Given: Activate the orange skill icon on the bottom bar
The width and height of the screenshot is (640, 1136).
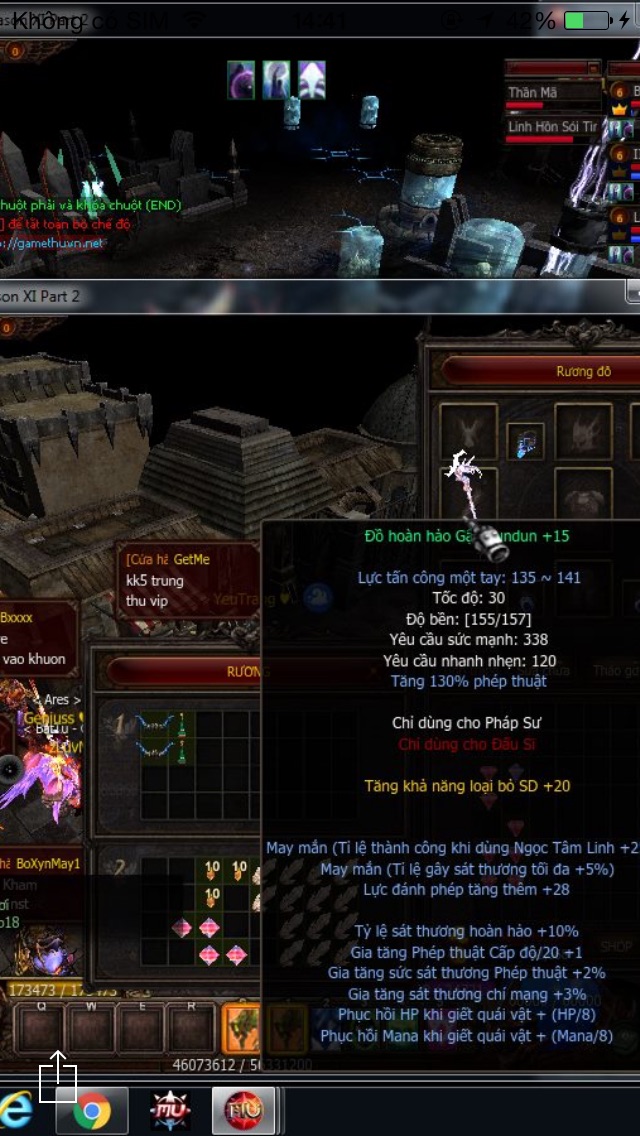Looking at the screenshot, I should click(241, 1026).
